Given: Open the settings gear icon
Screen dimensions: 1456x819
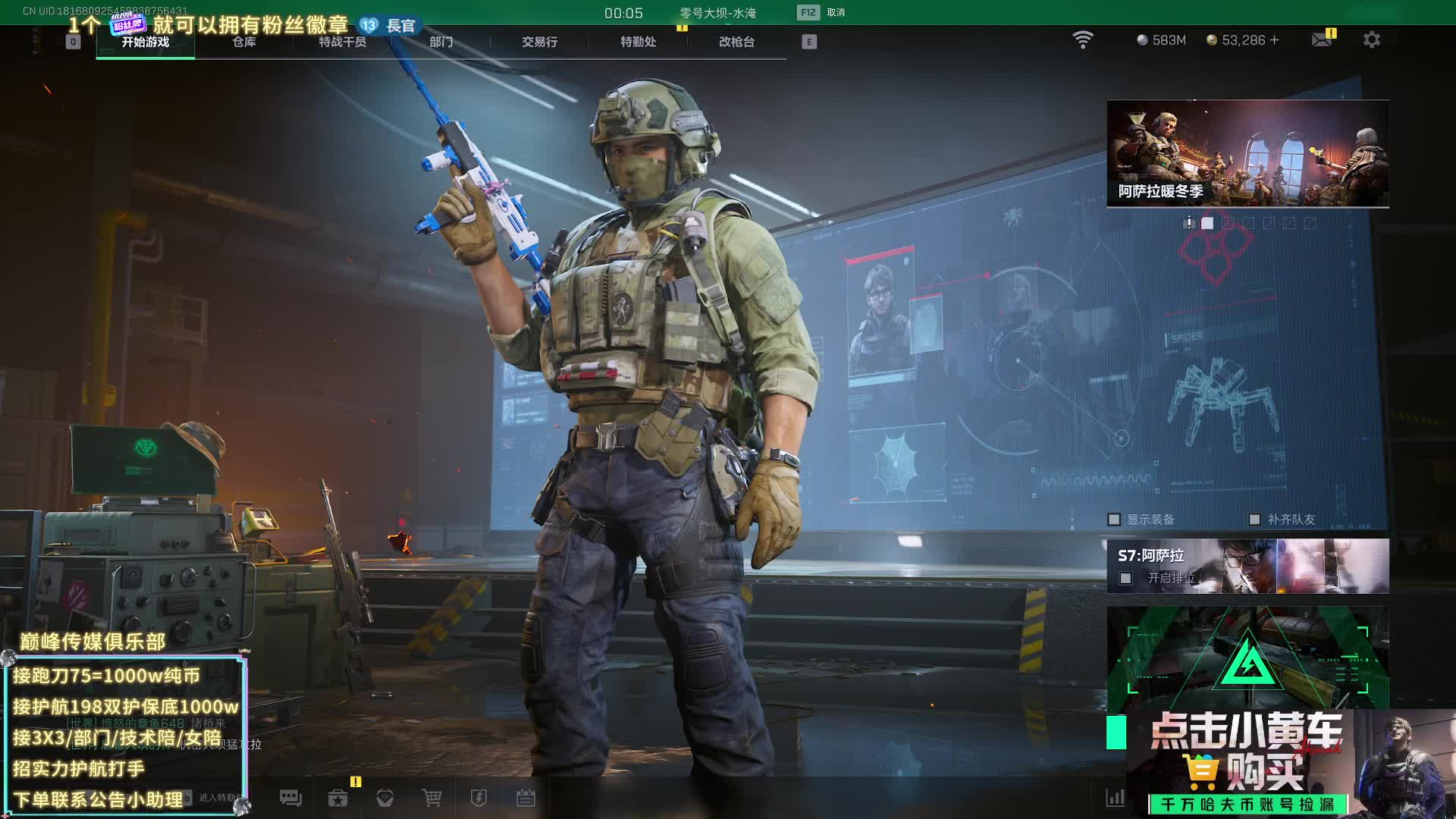Looking at the screenshot, I should tap(1371, 39).
